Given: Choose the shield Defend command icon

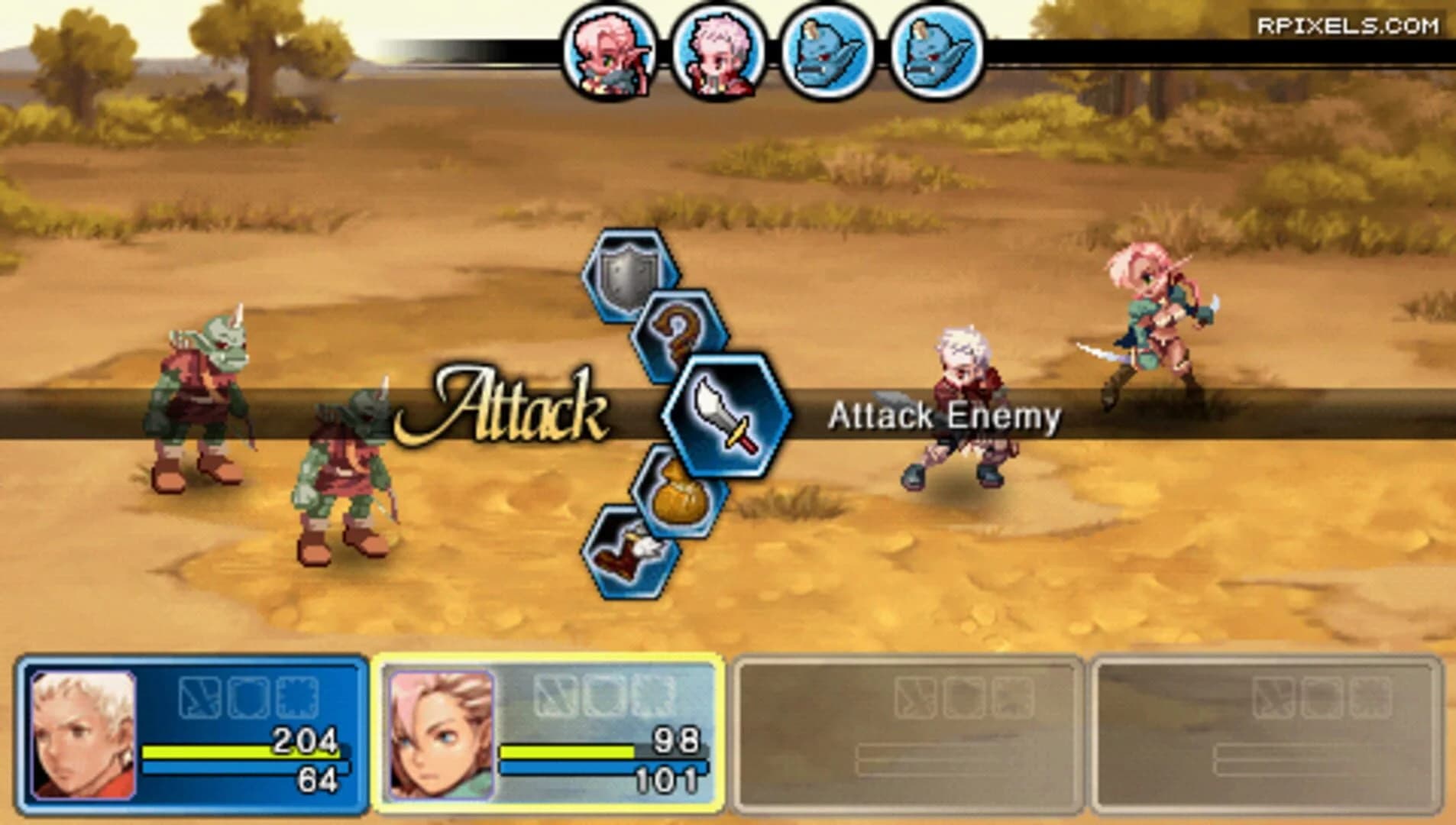Looking at the screenshot, I should coord(625,277).
